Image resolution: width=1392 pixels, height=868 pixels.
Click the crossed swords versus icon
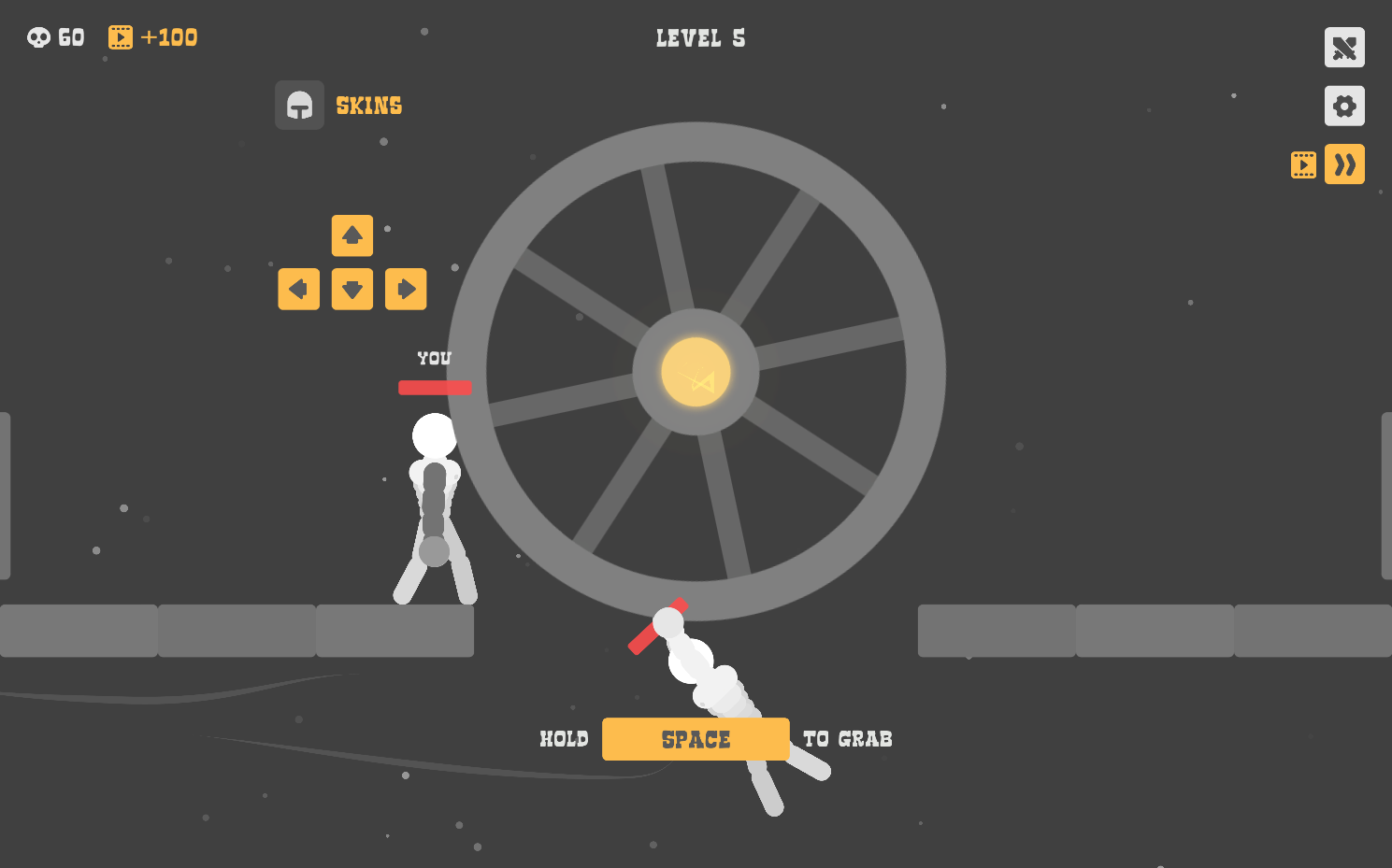[x=1344, y=48]
